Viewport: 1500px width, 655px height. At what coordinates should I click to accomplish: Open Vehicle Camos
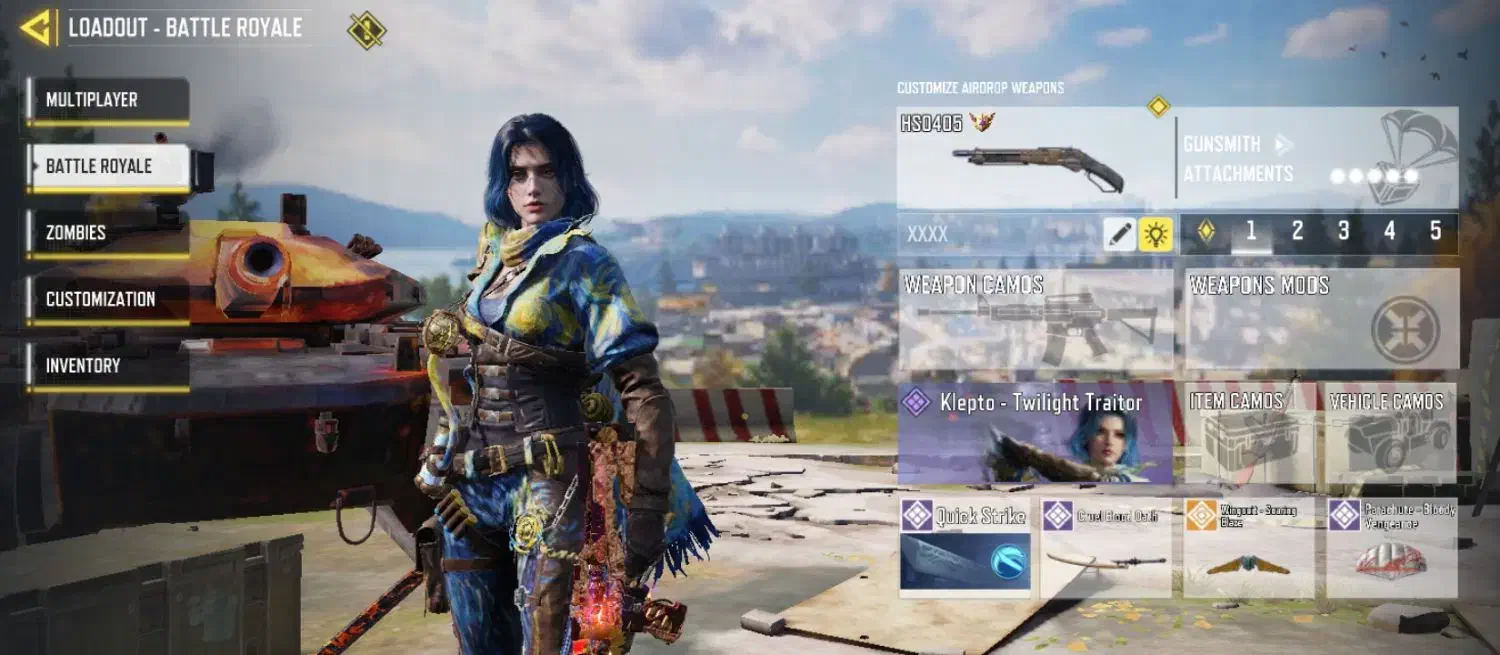(1391, 433)
